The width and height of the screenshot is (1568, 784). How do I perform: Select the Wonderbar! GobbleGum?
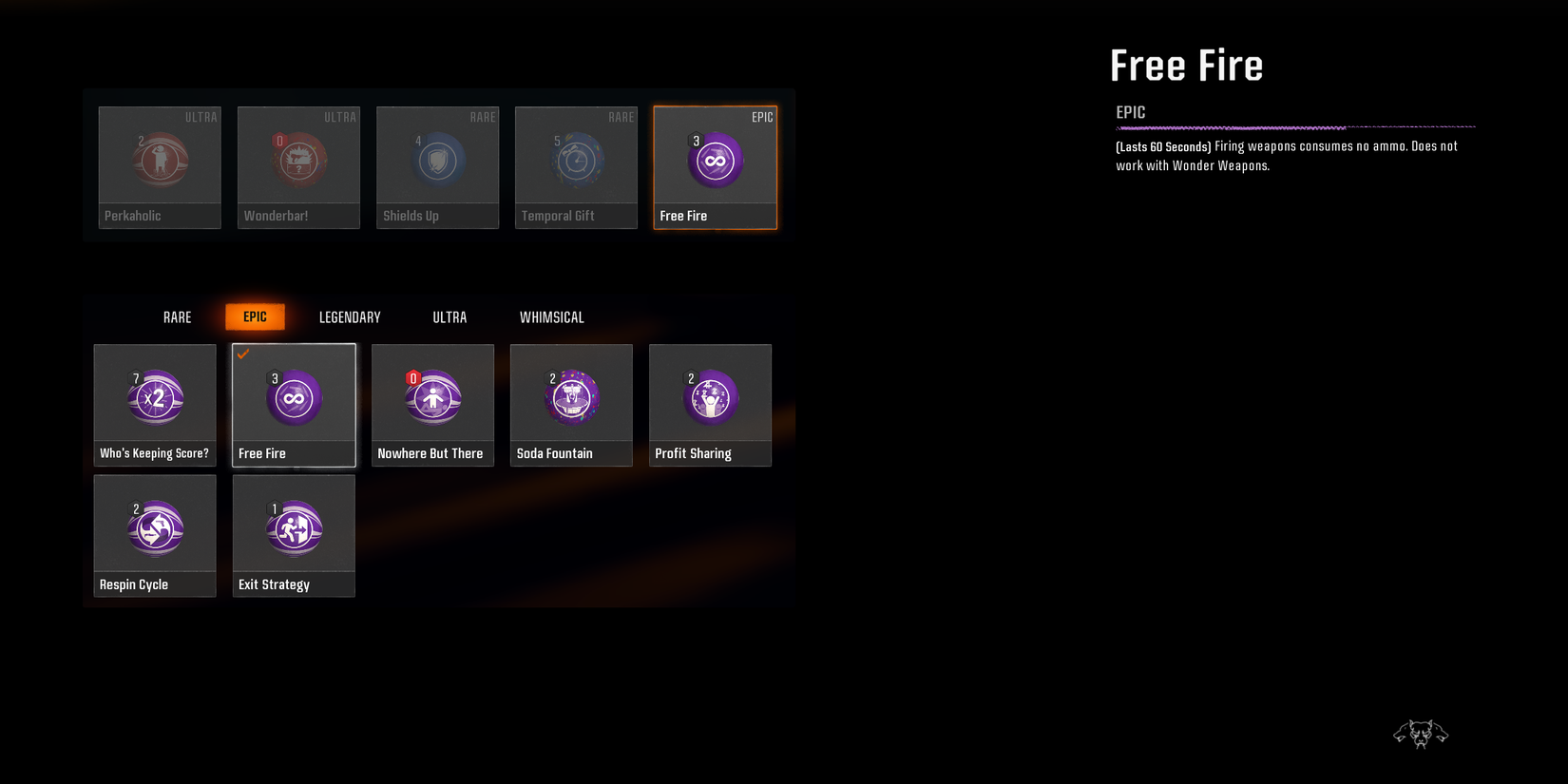click(x=297, y=167)
